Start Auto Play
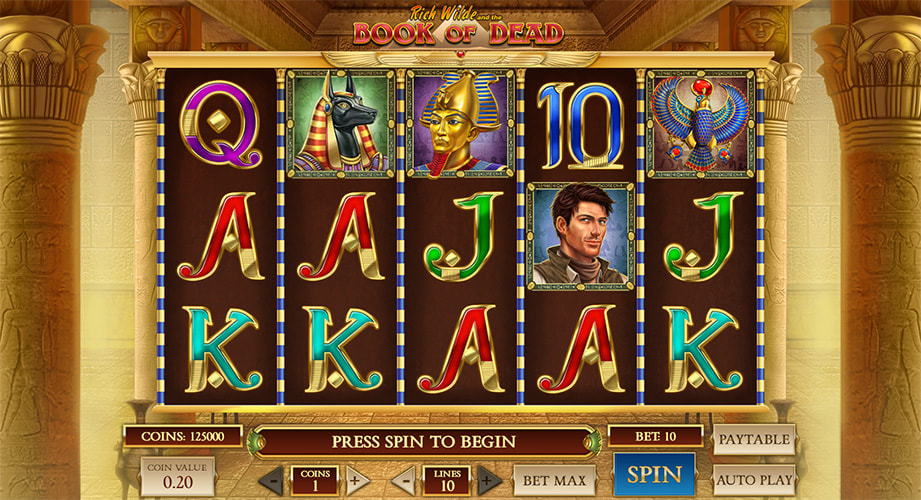 coord(754,480)
